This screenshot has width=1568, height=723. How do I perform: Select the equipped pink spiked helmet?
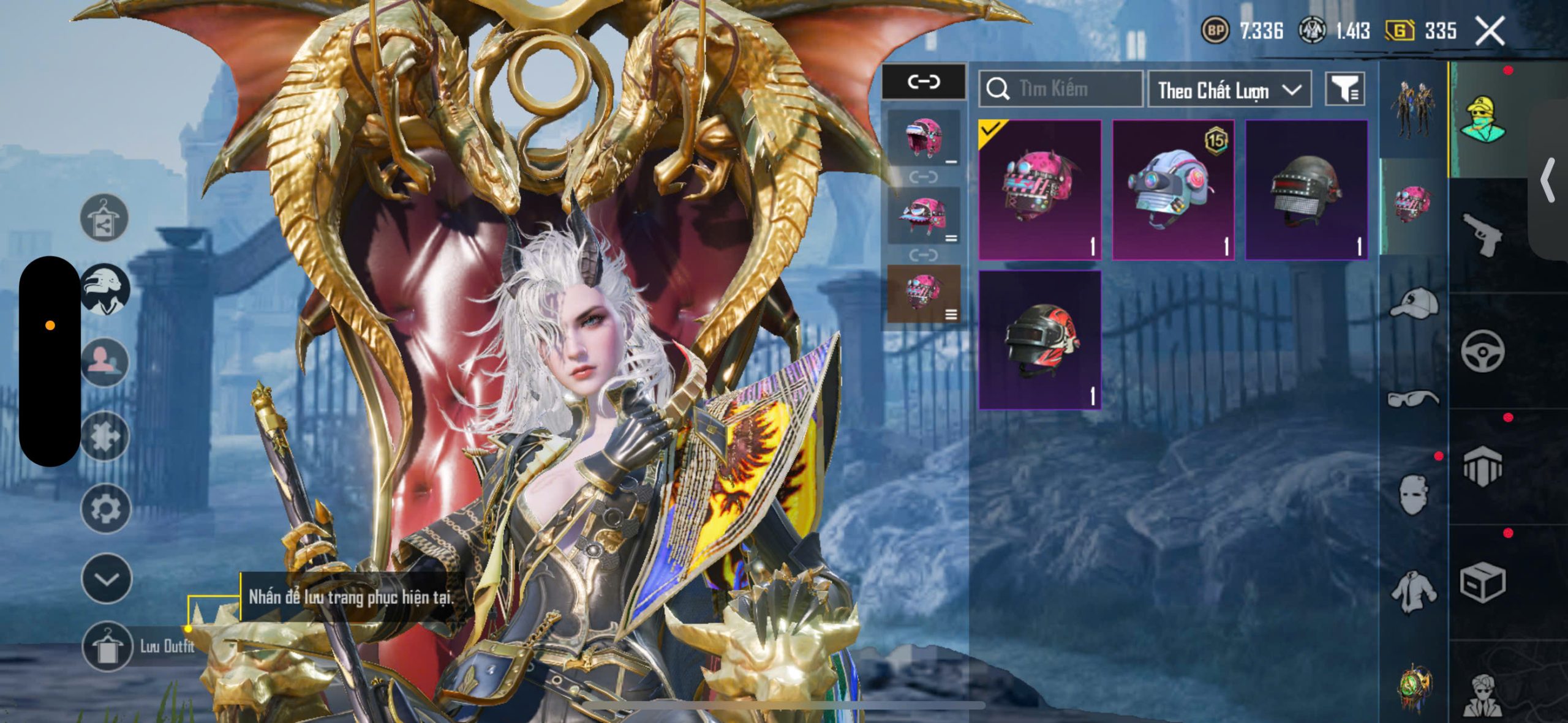[1039, 190]
